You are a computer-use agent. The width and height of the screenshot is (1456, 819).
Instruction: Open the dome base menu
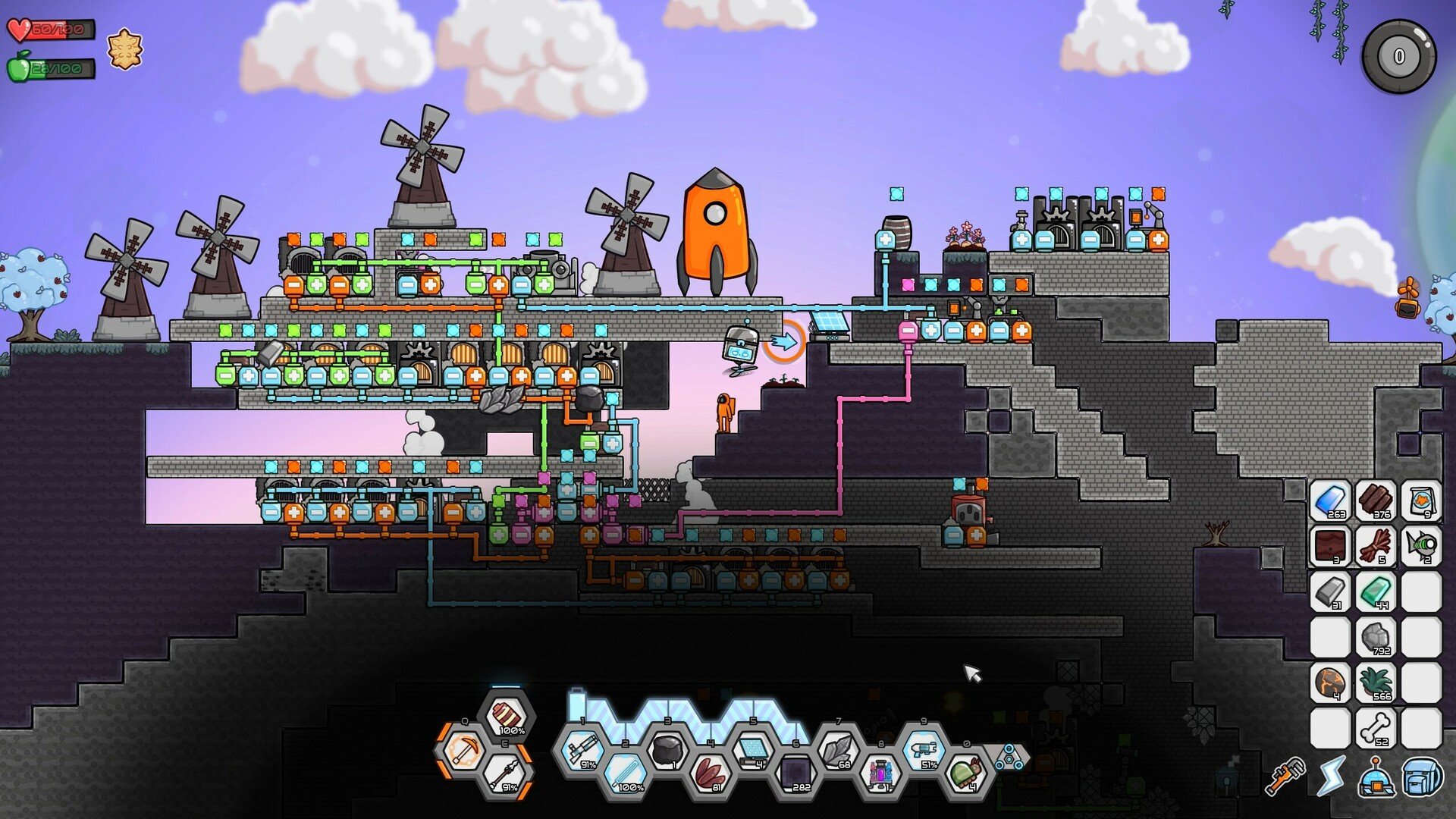[1376, 777]
